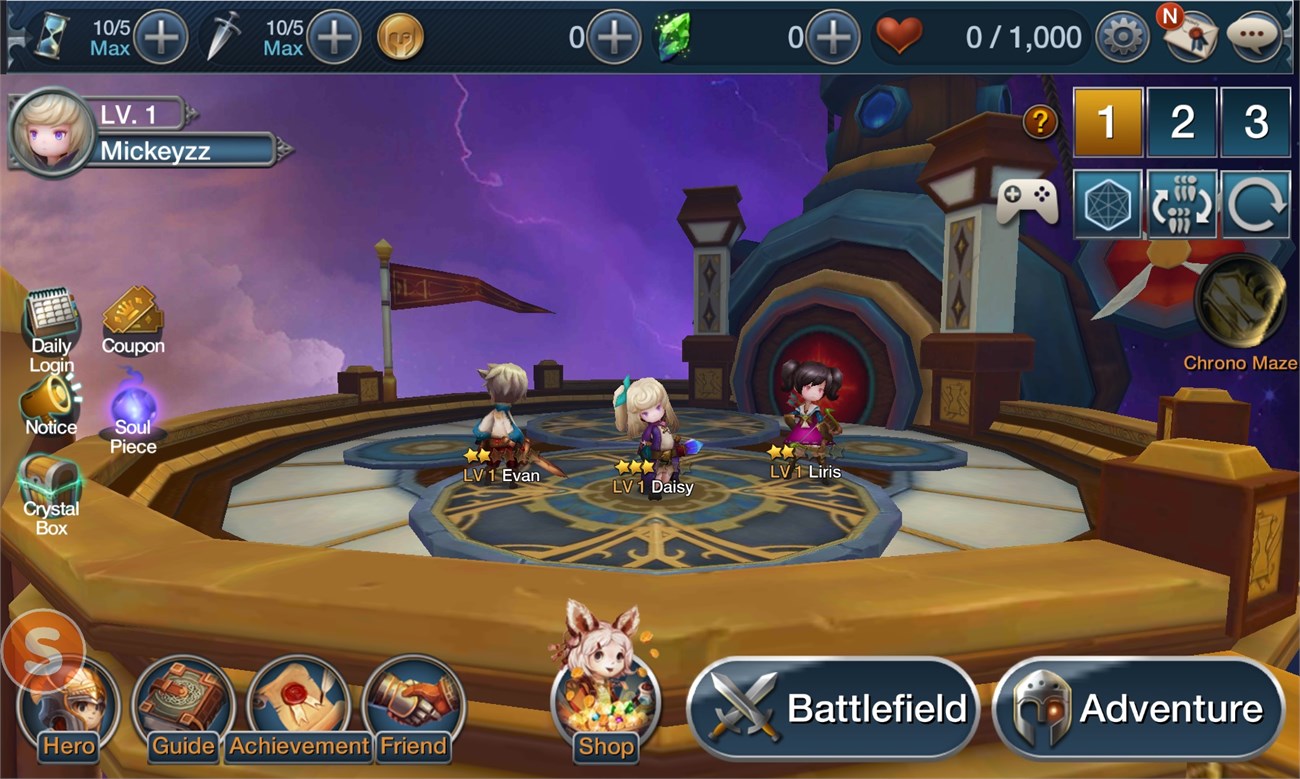Select team preset 3
Viewport: 1300px width, 779px height.
click(1256, 122)
